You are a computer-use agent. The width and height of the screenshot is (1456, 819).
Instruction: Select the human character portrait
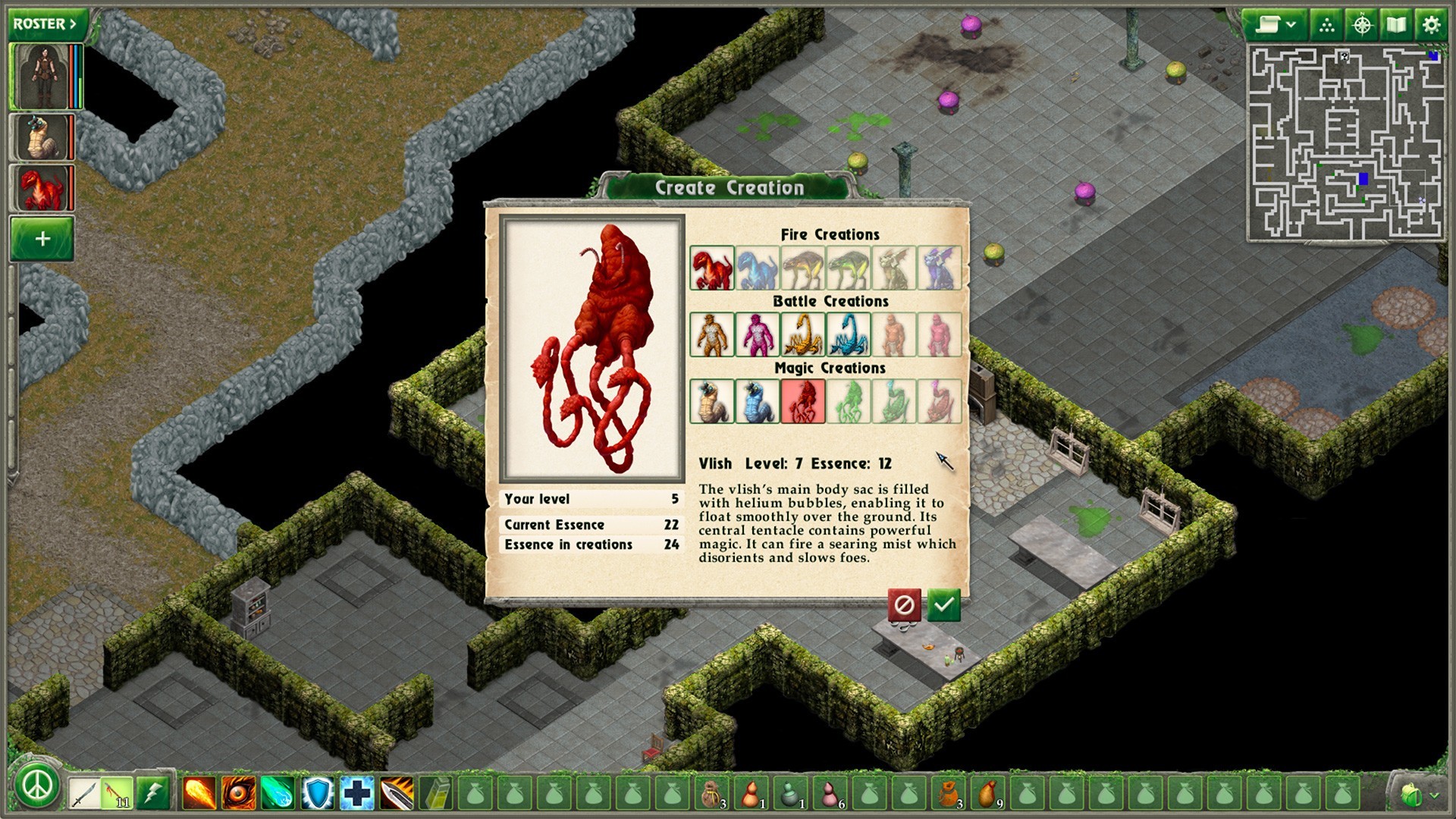[x=43, y=77]
